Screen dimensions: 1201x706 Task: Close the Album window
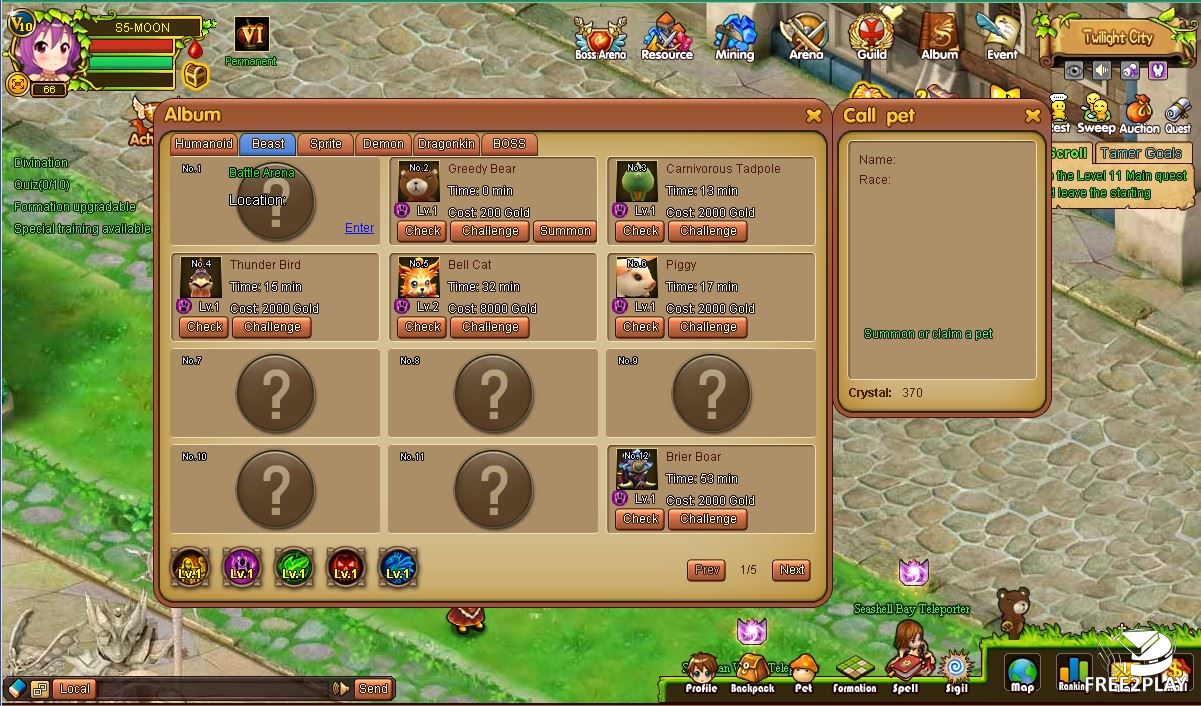(814, 116)
